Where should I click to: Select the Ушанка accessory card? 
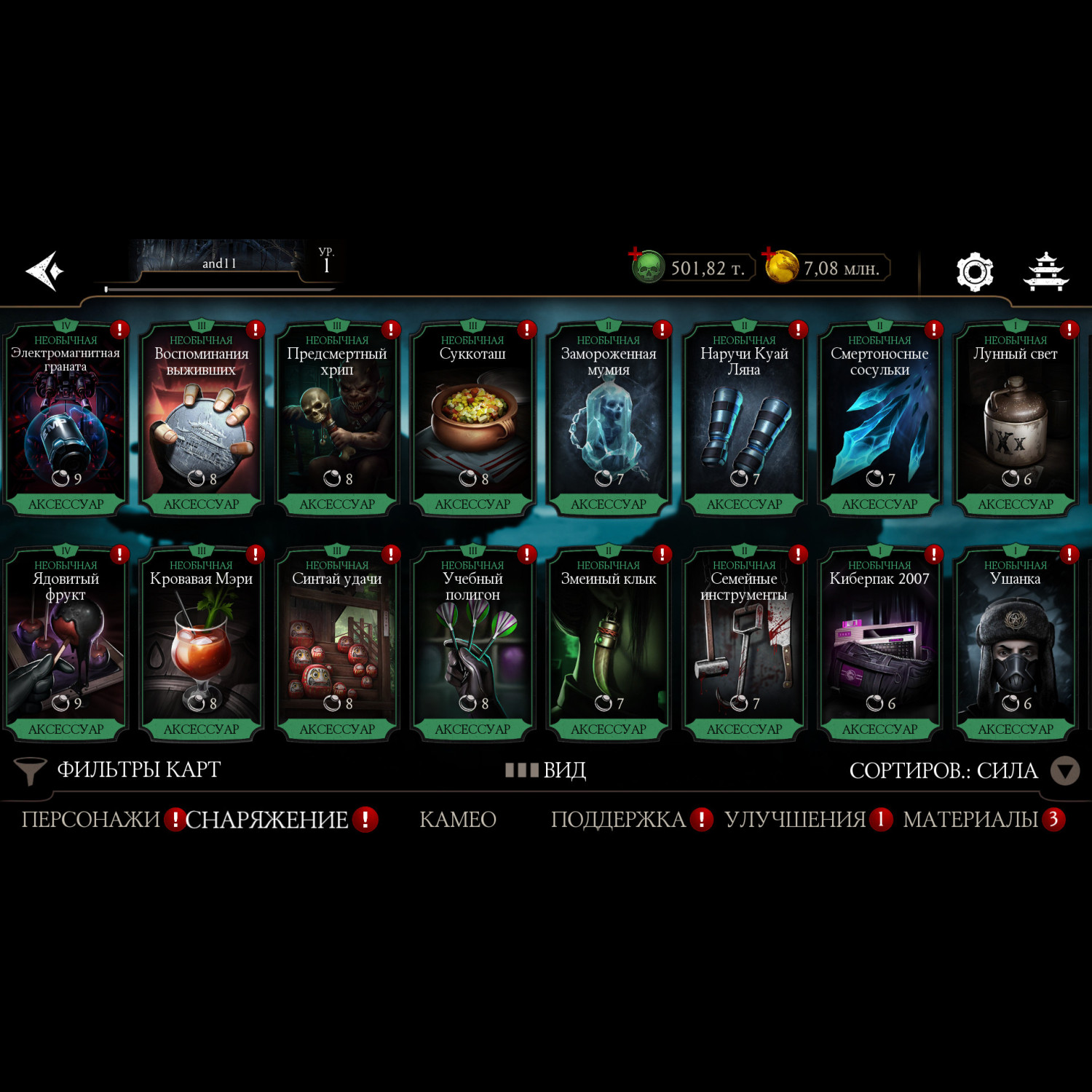[1016, 644]
